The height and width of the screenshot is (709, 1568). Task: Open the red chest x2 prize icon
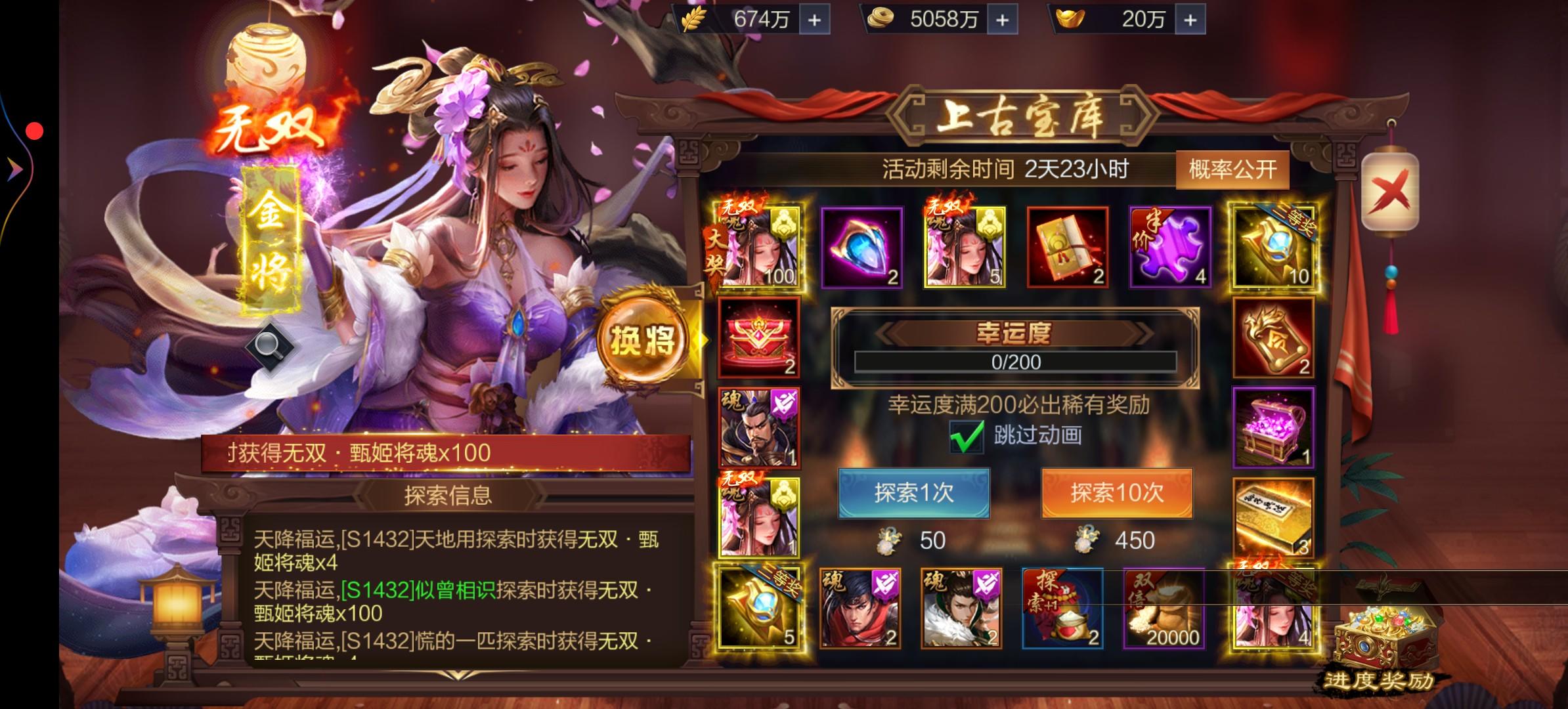tap(758, 338)
